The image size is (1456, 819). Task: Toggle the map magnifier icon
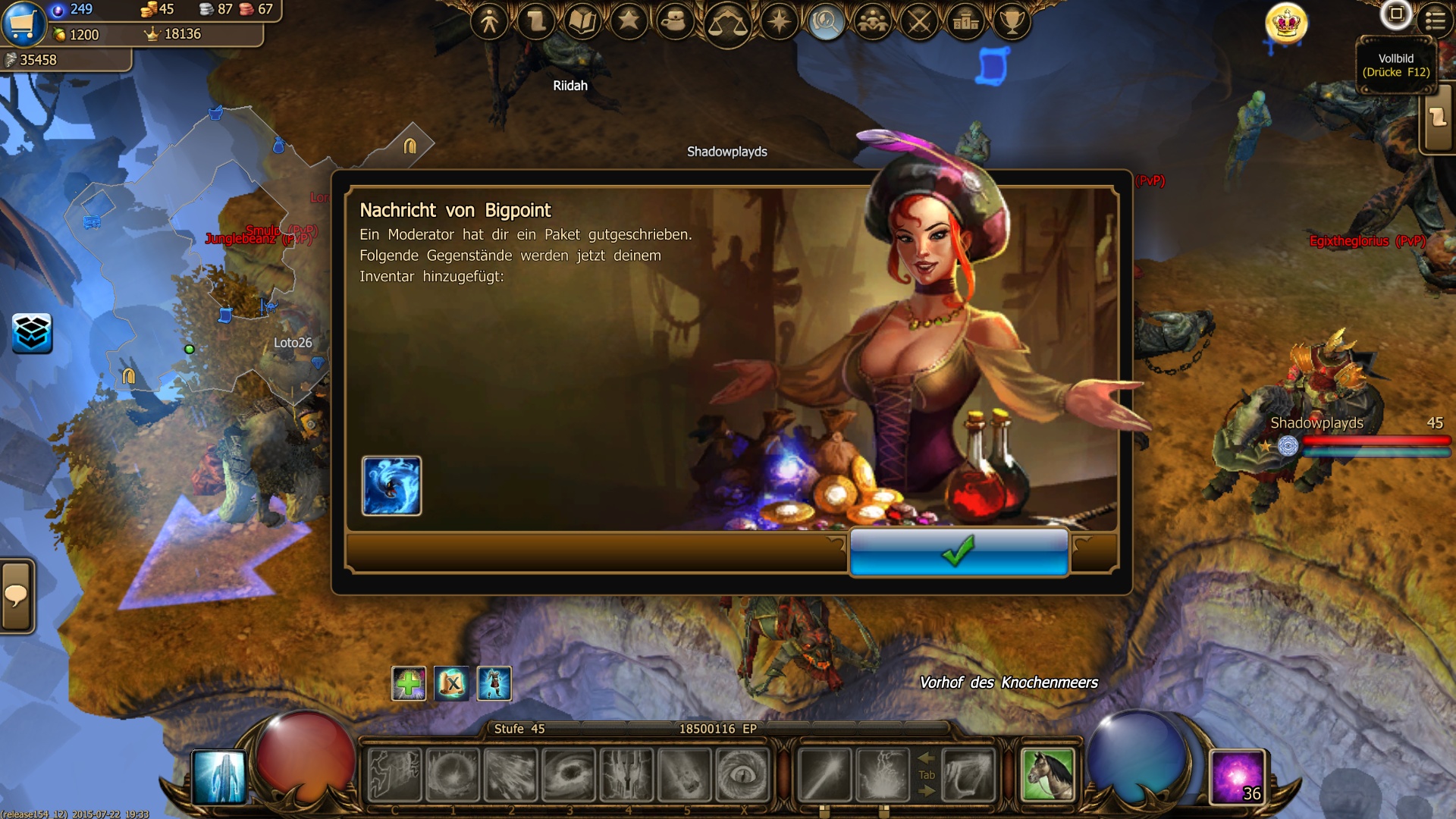click(x=826, y=21)
